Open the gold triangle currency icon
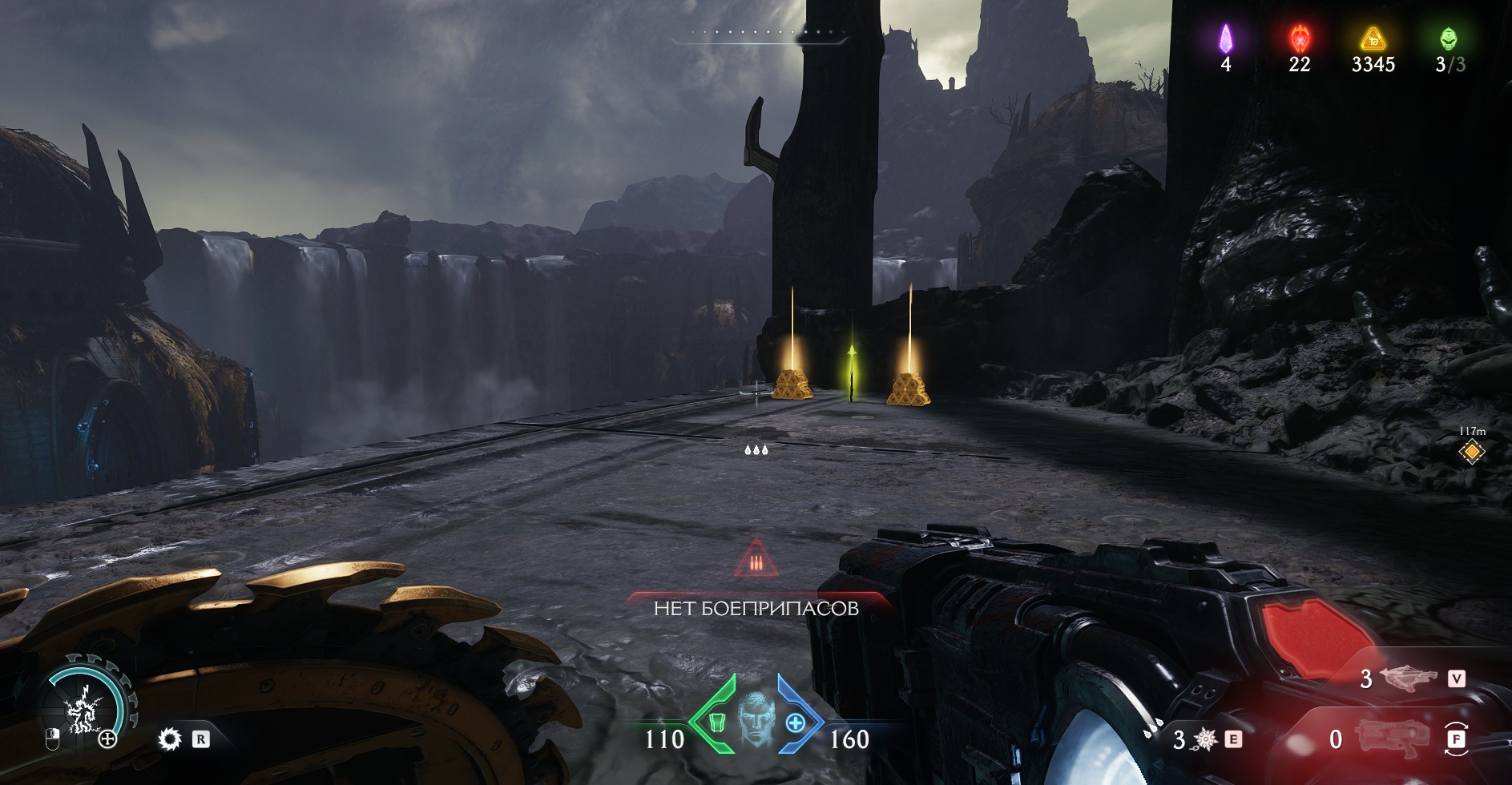The height and width of the screenshot is (785, 1512). click(x=1373, y=38)
